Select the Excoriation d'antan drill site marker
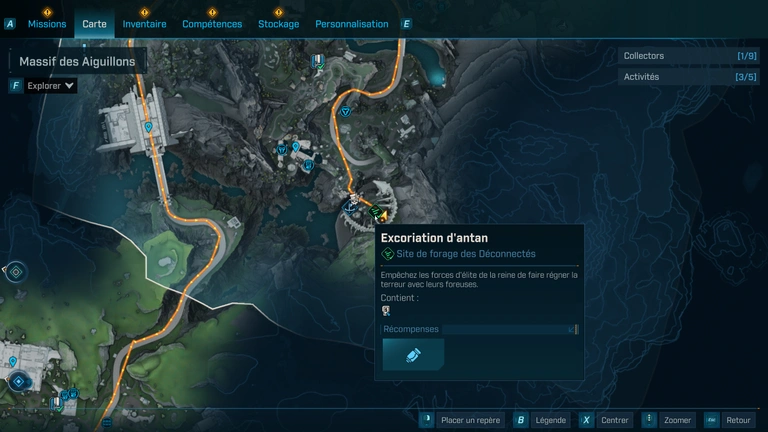Image resolution: width=768 pixels, height=432 pixels. pyautogui.click(x=374, y=212)
